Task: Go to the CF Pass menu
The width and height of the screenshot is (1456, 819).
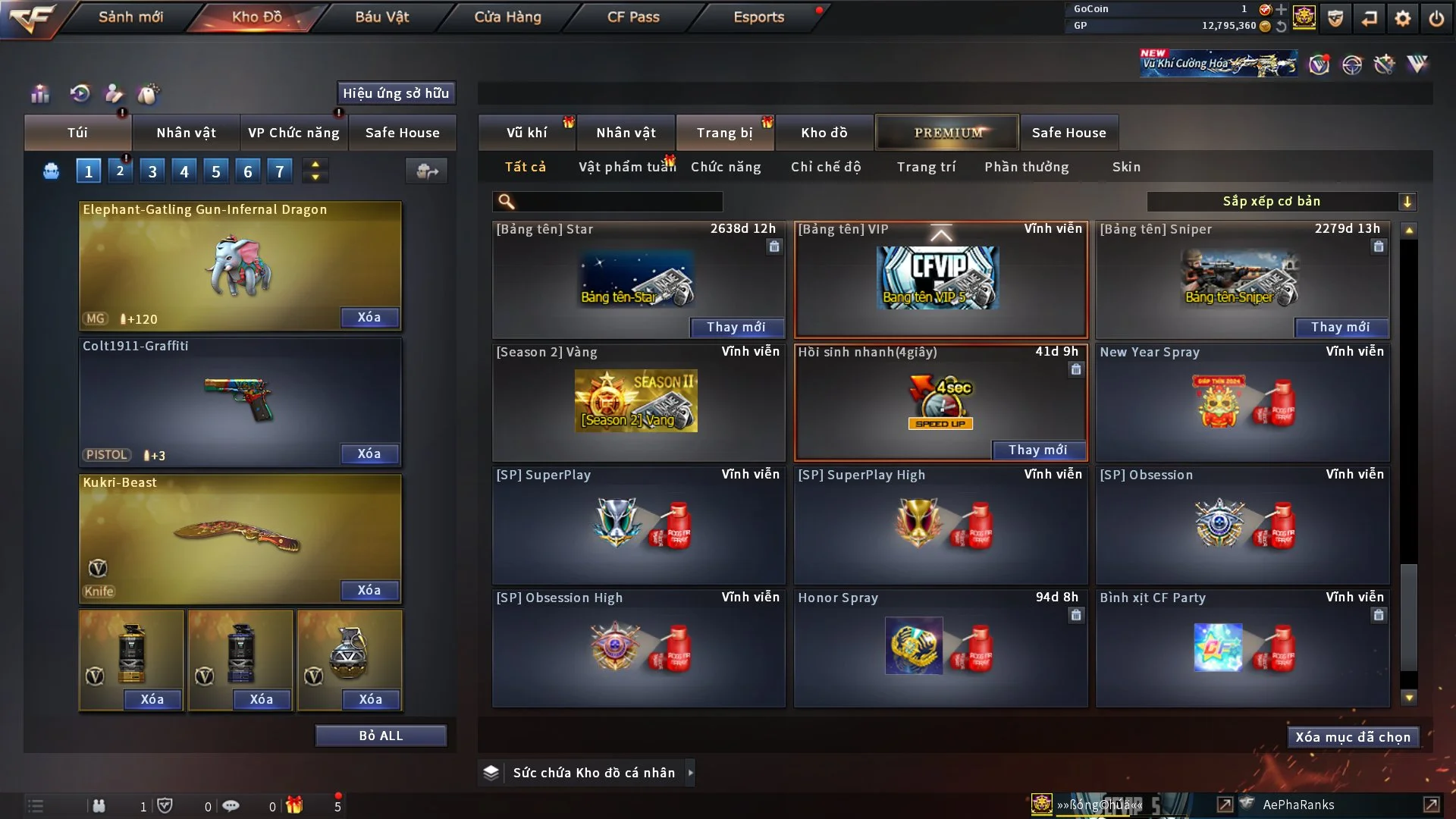Action: 633,17
